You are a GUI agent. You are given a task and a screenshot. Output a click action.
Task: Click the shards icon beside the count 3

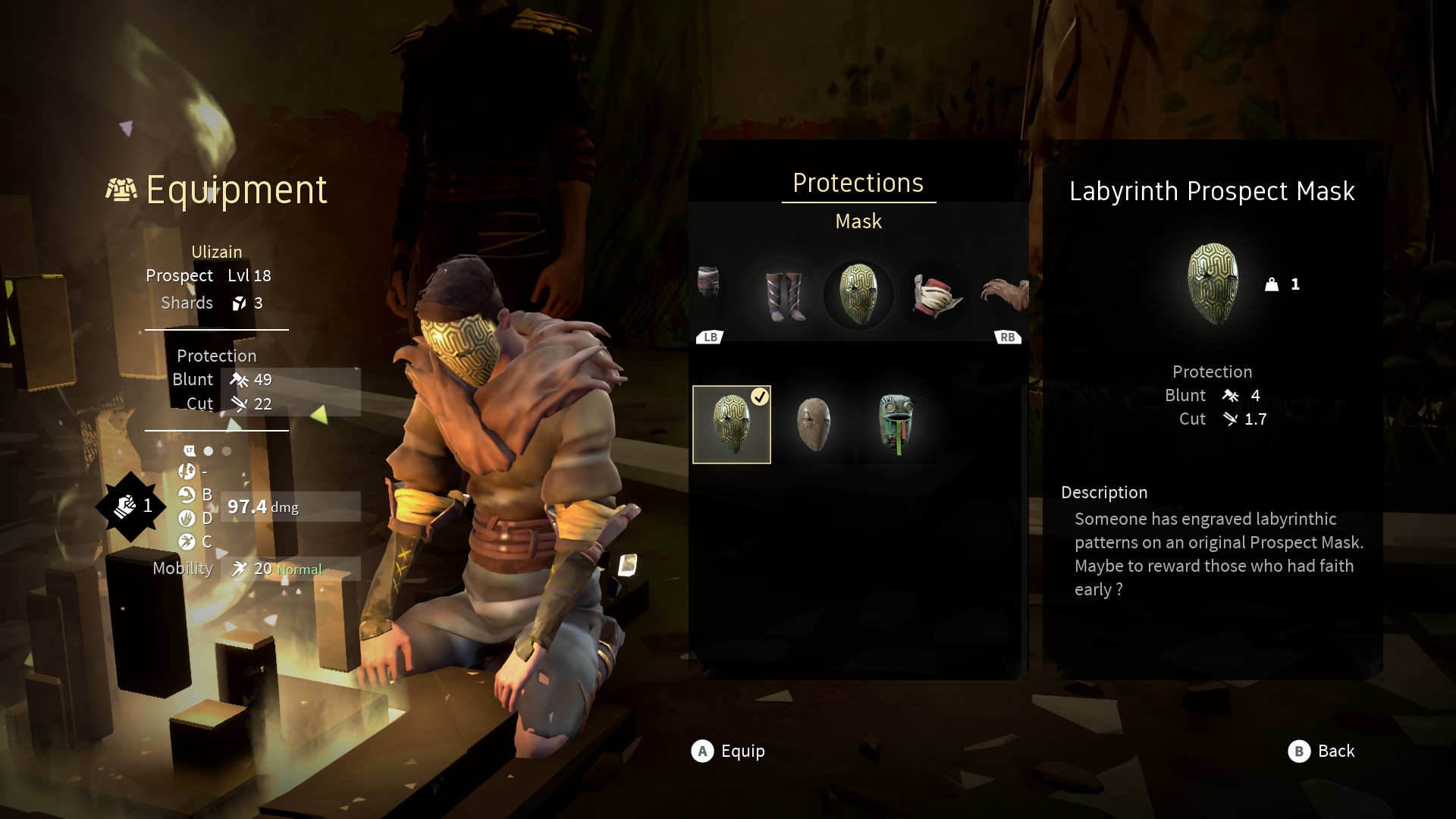240,302
